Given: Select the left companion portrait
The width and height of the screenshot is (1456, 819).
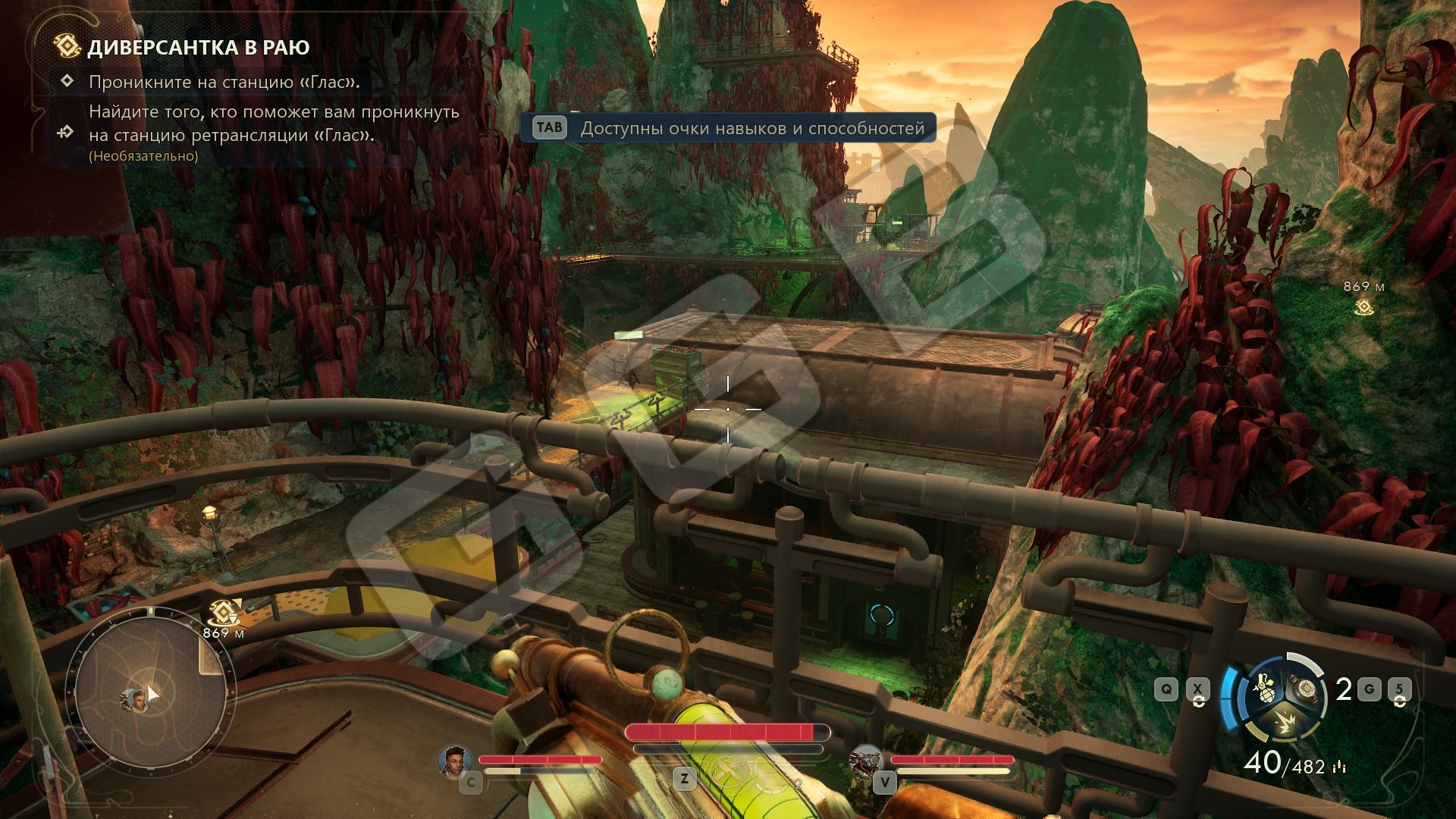Looking at the screenshot, I should 456,760.
